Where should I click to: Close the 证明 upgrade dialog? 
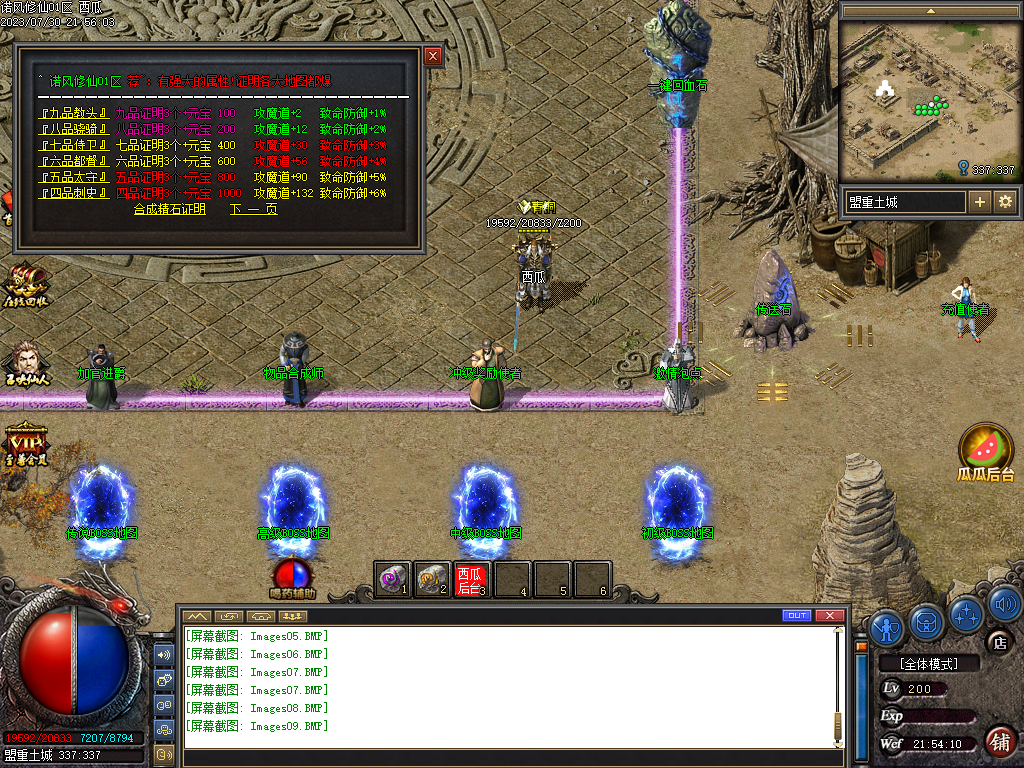(x=433, y=57)
